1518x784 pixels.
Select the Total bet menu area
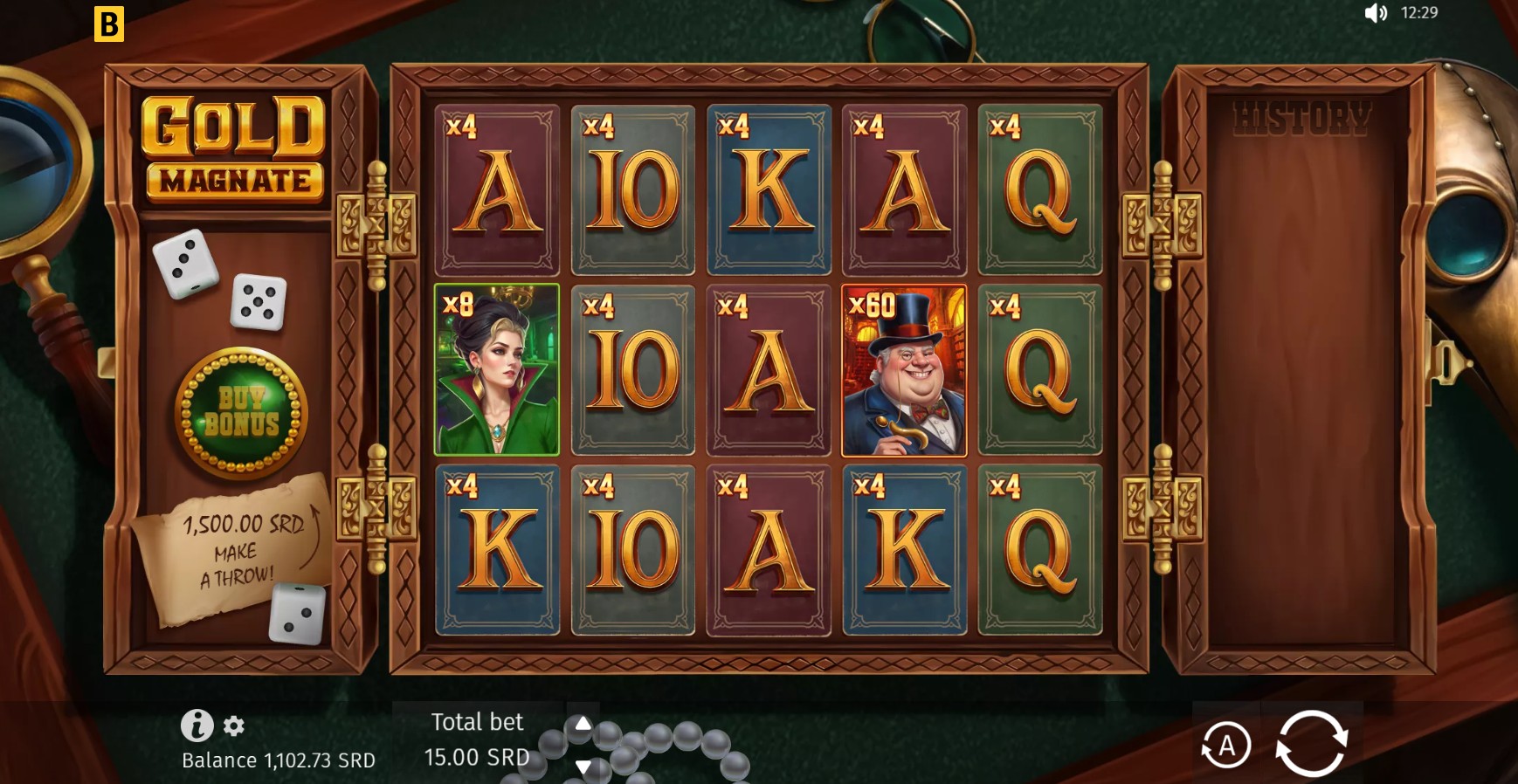[477, 739]
